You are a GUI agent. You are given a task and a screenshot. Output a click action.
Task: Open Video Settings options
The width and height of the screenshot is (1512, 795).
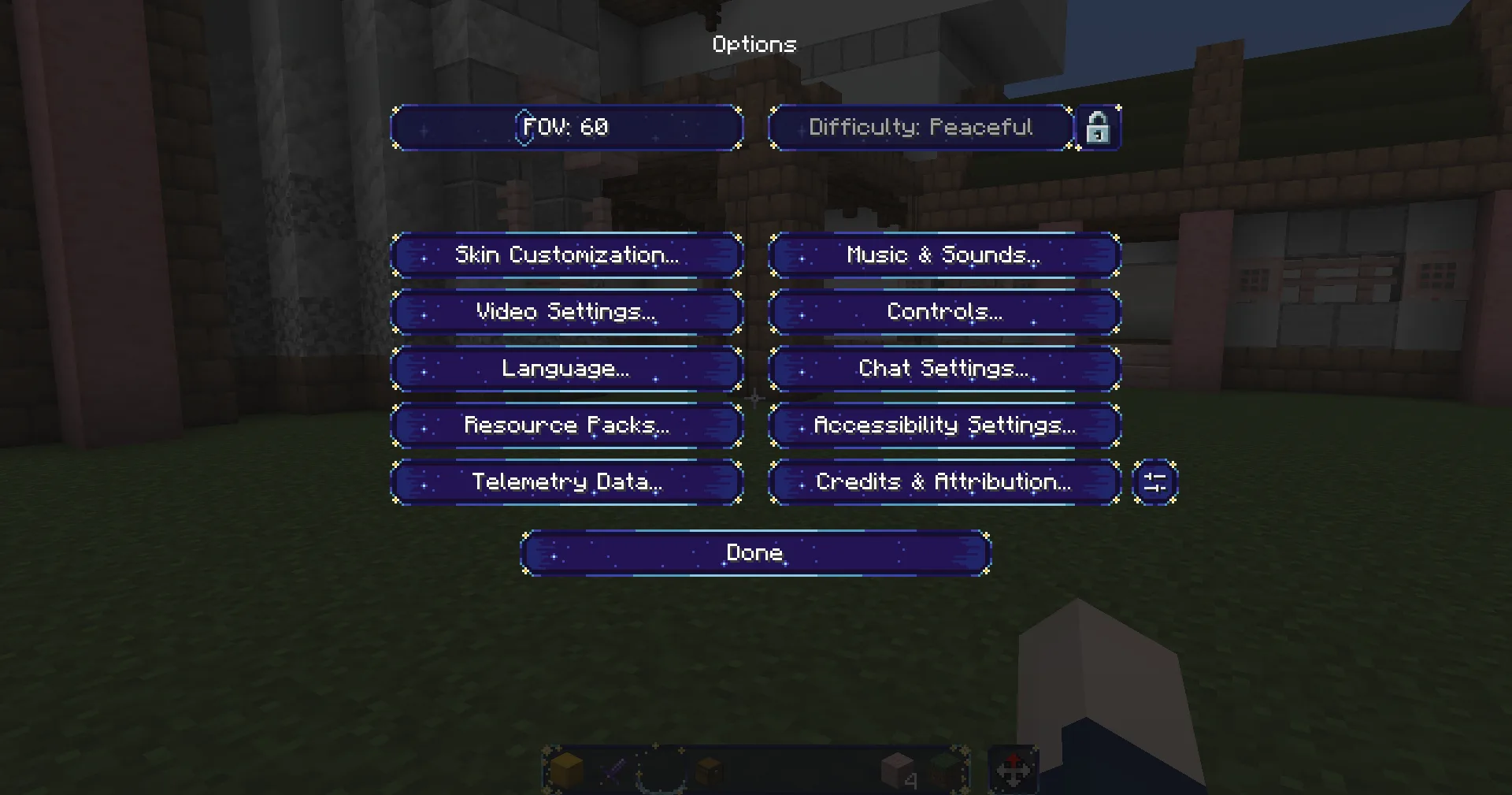566,312
